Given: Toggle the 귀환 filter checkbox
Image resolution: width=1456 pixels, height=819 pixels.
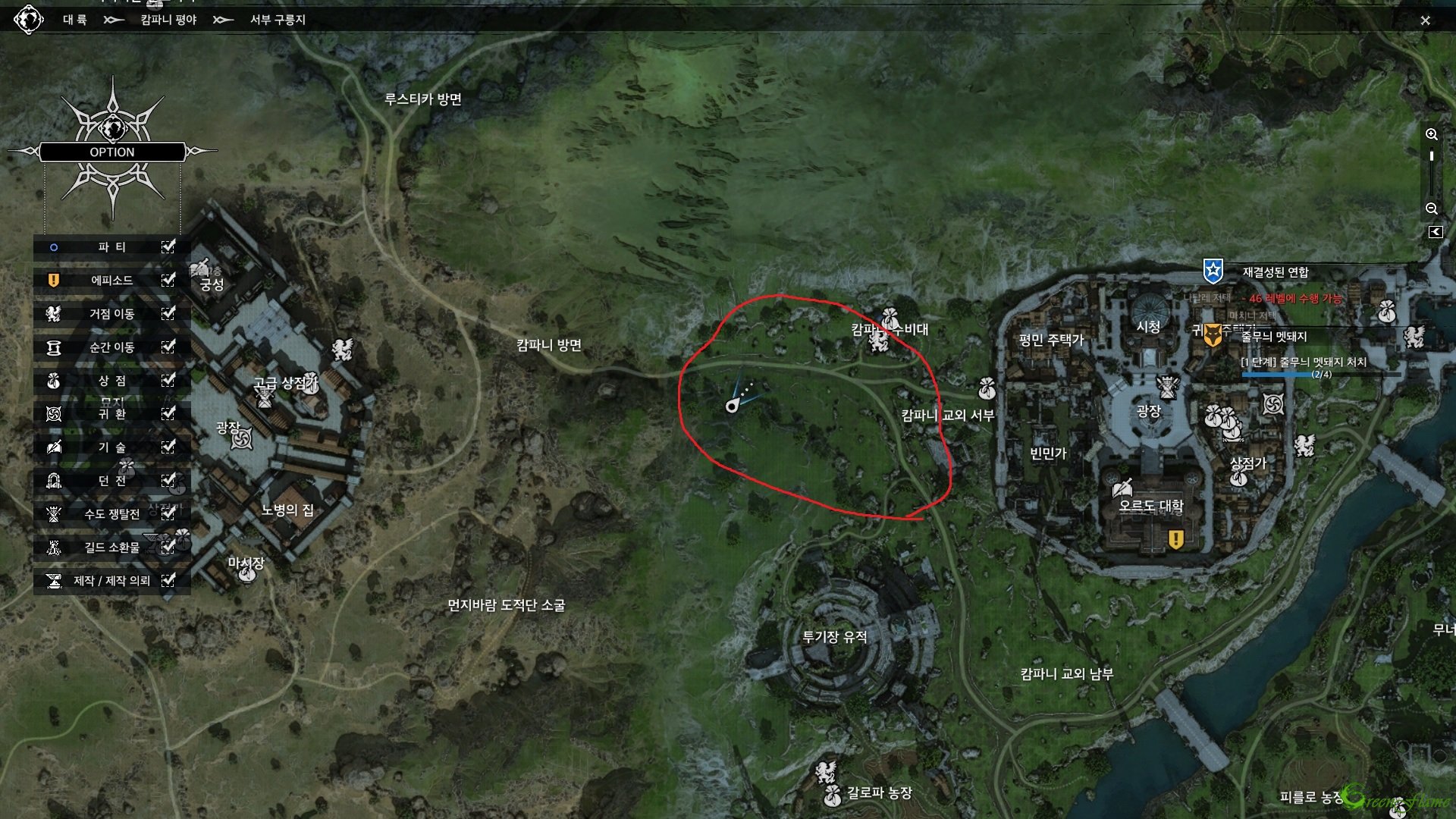Looking at the screenshot, I should tap(168, 413).
